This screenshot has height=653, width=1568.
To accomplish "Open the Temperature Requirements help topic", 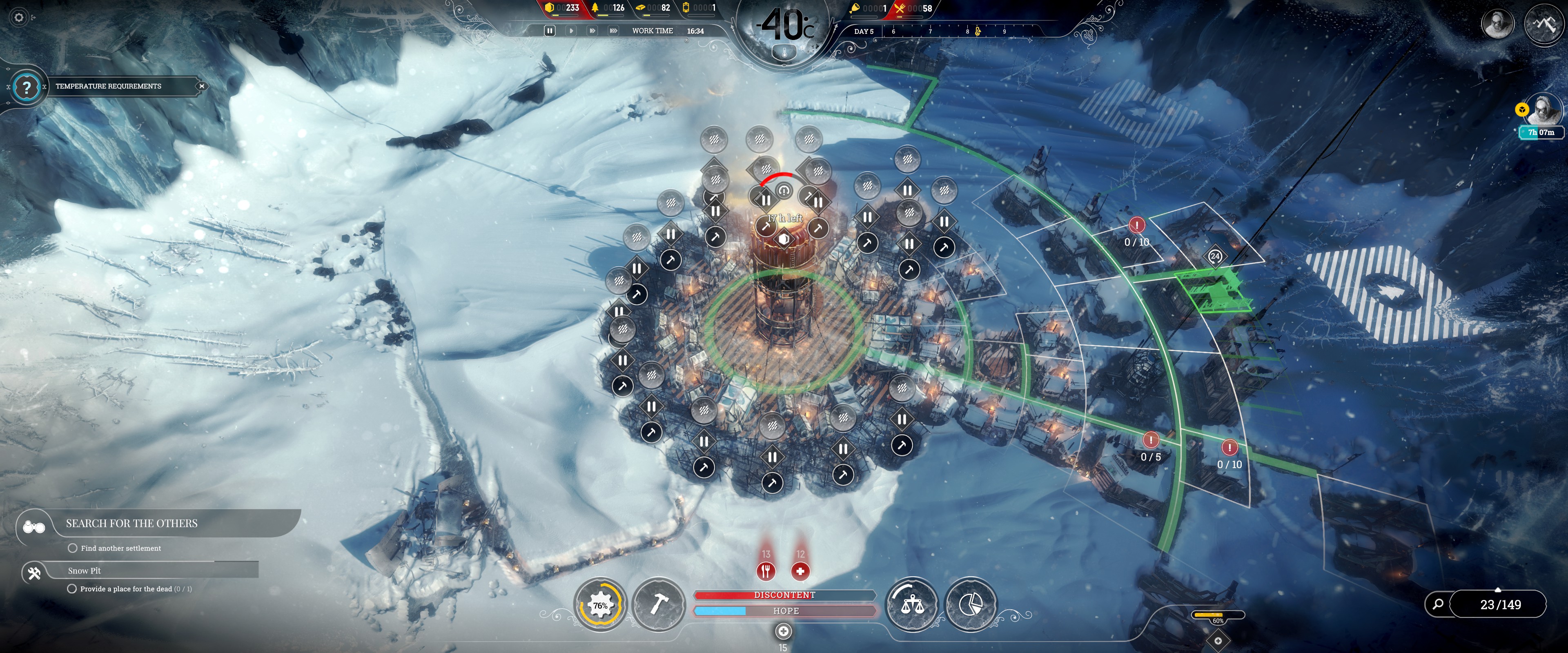I will [x=26, y=87].
